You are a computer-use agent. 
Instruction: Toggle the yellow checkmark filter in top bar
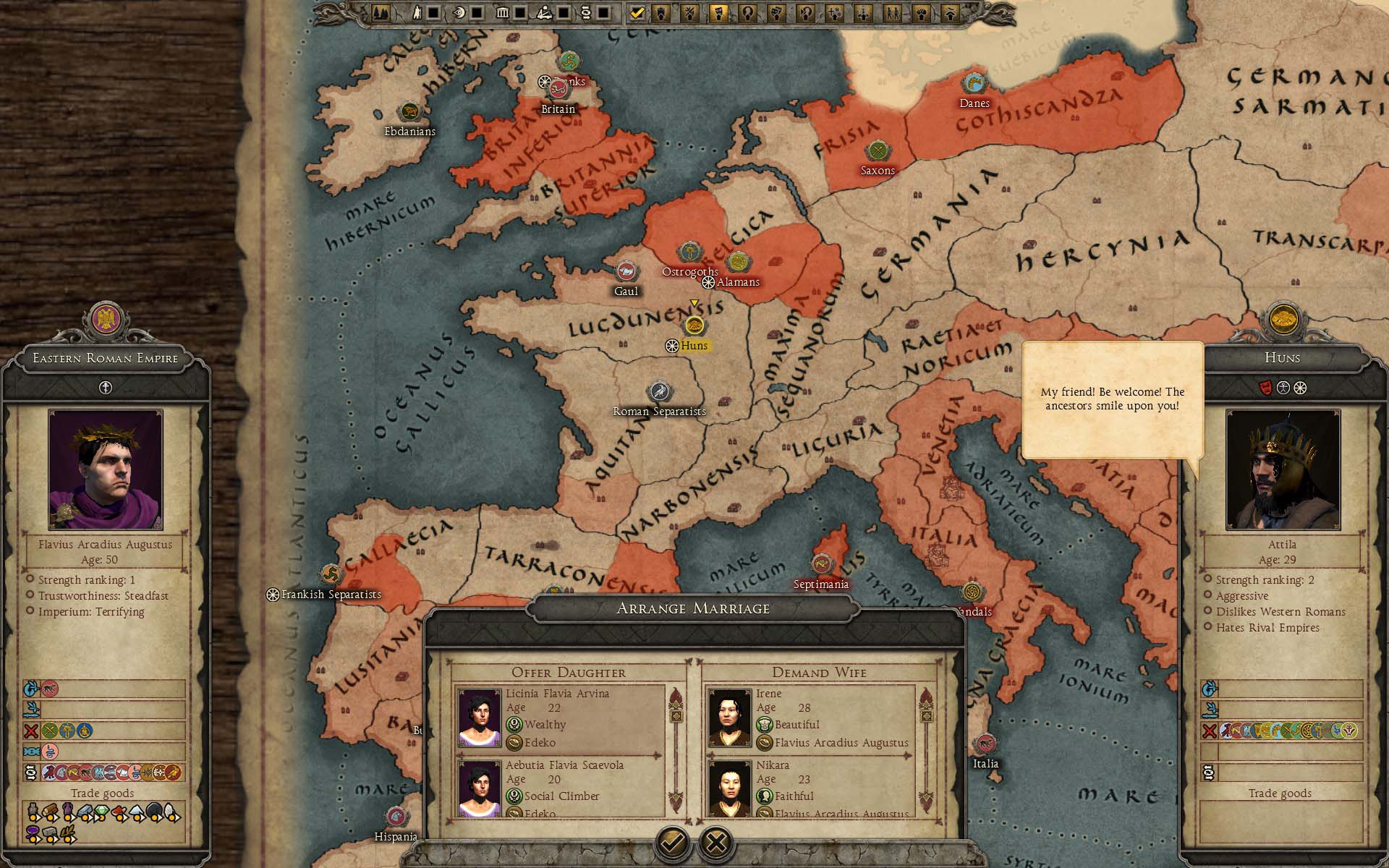click(637, 12)
